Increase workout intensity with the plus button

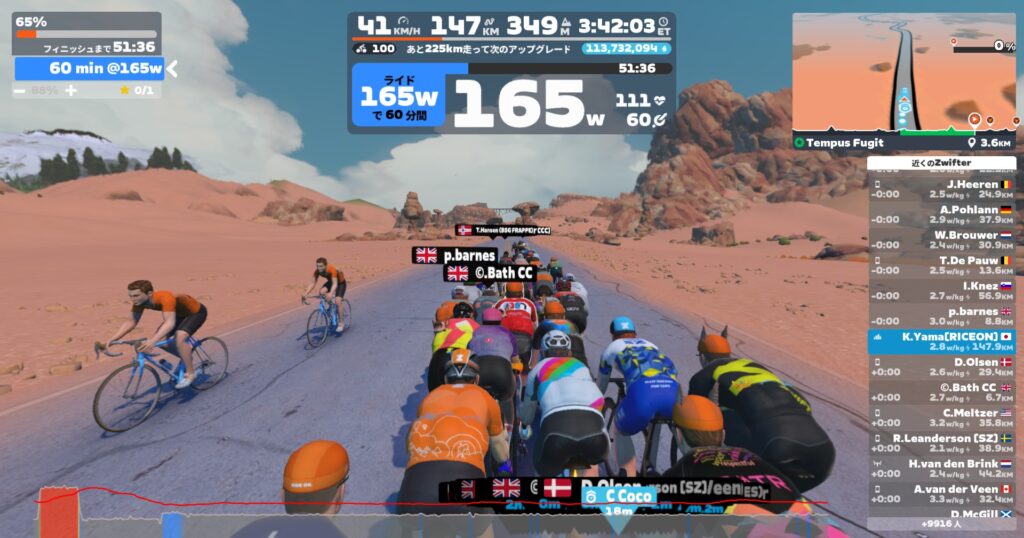[71, 90]
